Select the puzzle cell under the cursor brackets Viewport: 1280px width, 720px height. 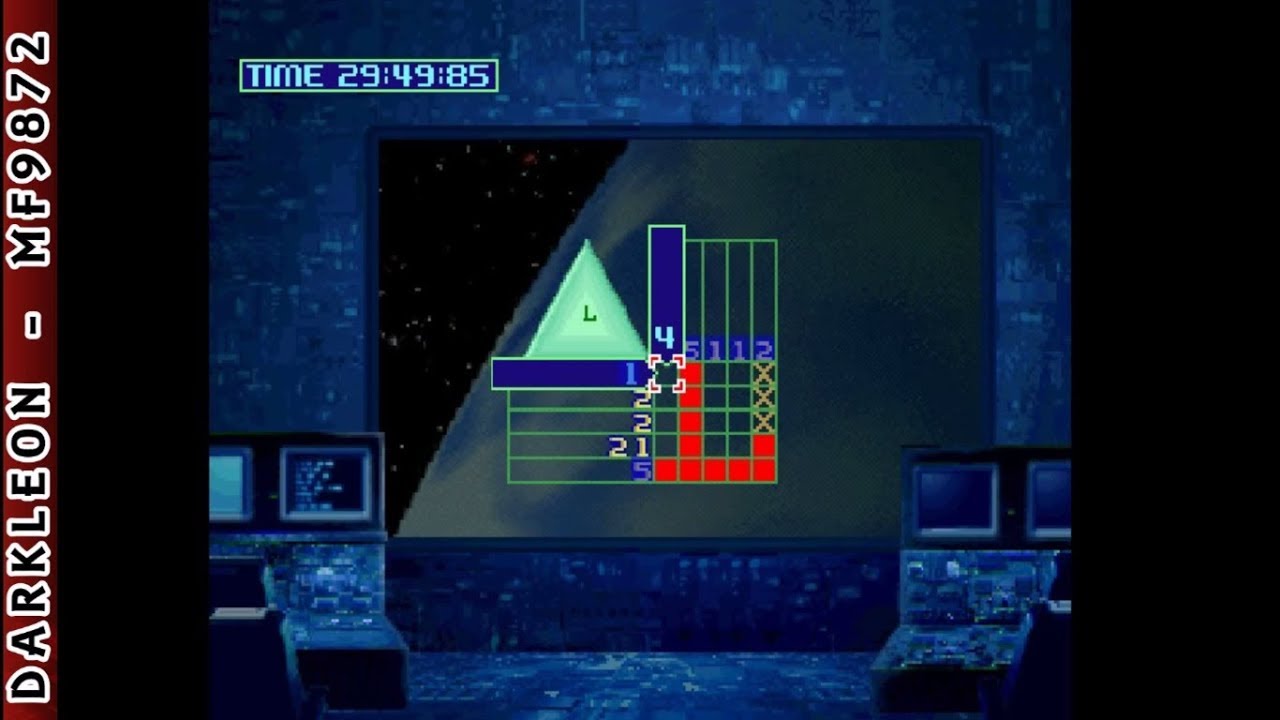[x=668, y=371]
